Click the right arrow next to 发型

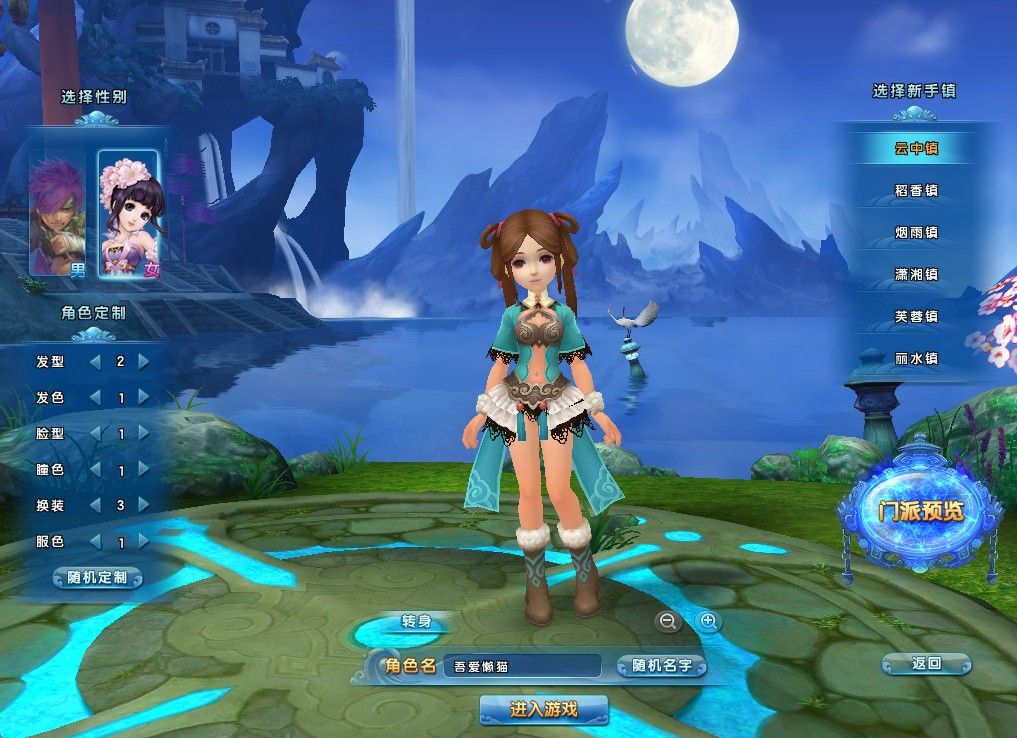point(144,361)
